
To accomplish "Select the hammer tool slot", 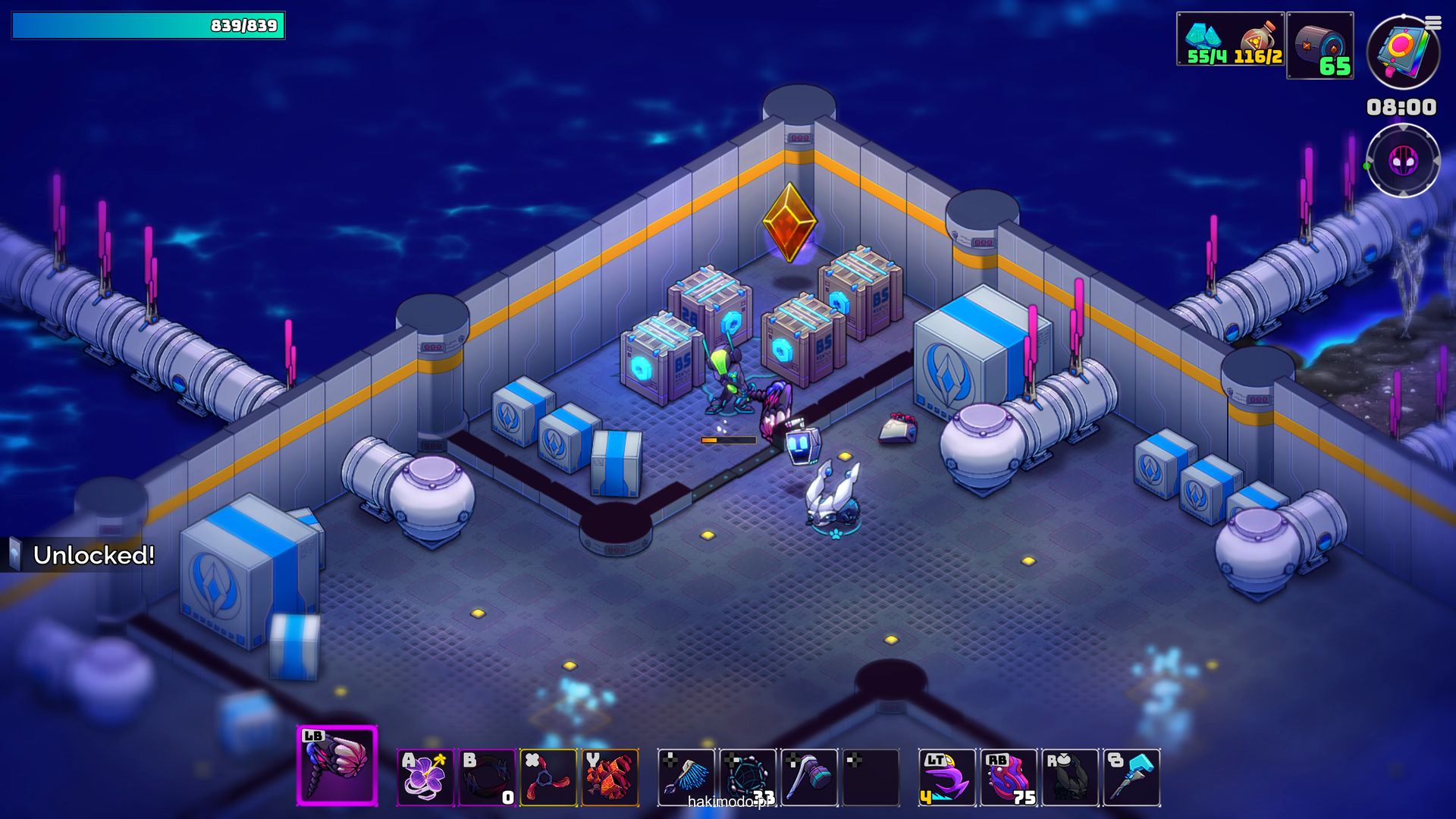I will (809, 777).
